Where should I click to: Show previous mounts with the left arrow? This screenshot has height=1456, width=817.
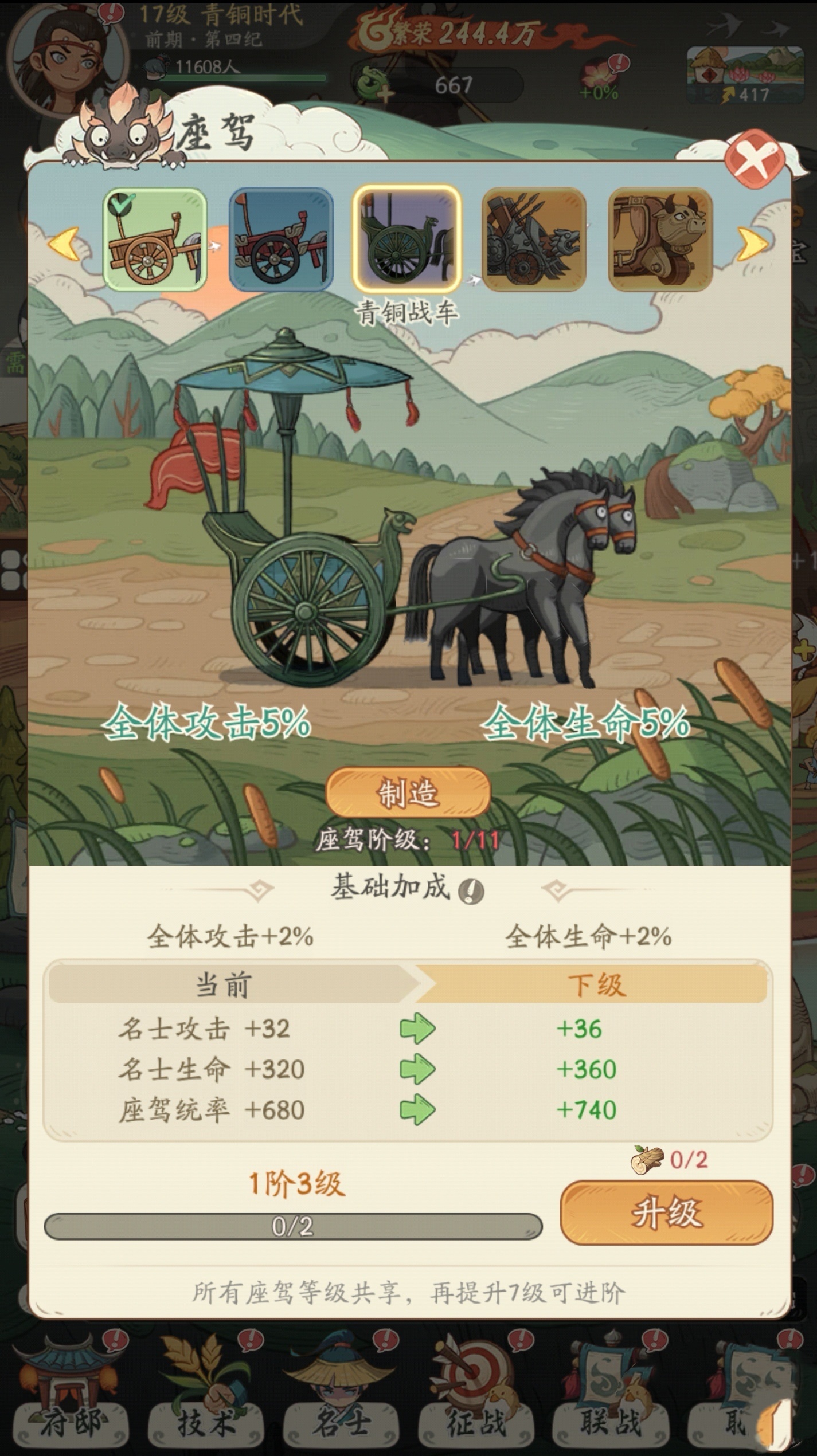(x=64, y=244)
